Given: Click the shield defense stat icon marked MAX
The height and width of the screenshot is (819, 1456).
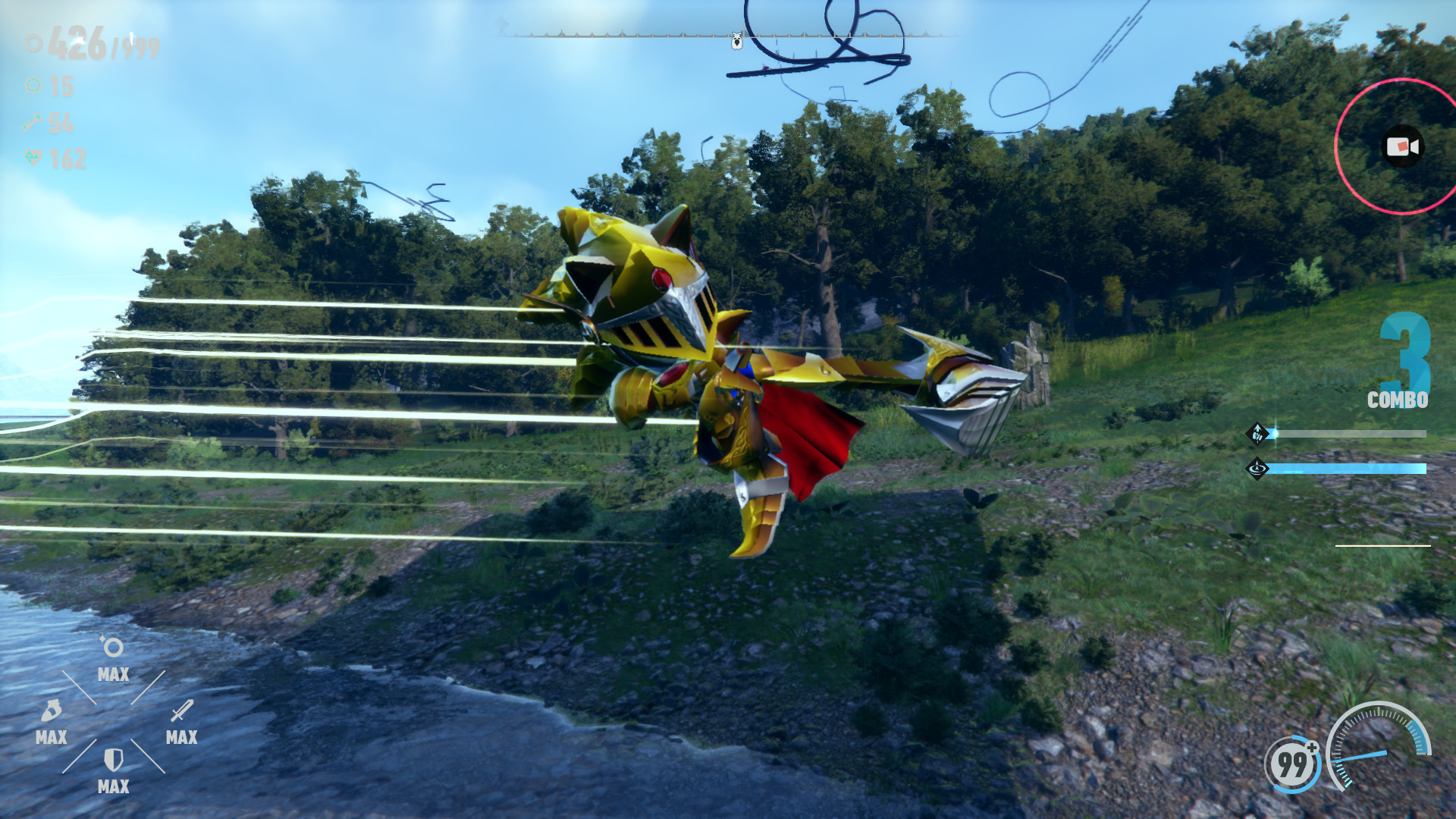Looking at the screenshot, I should click(x=113, y=761).
